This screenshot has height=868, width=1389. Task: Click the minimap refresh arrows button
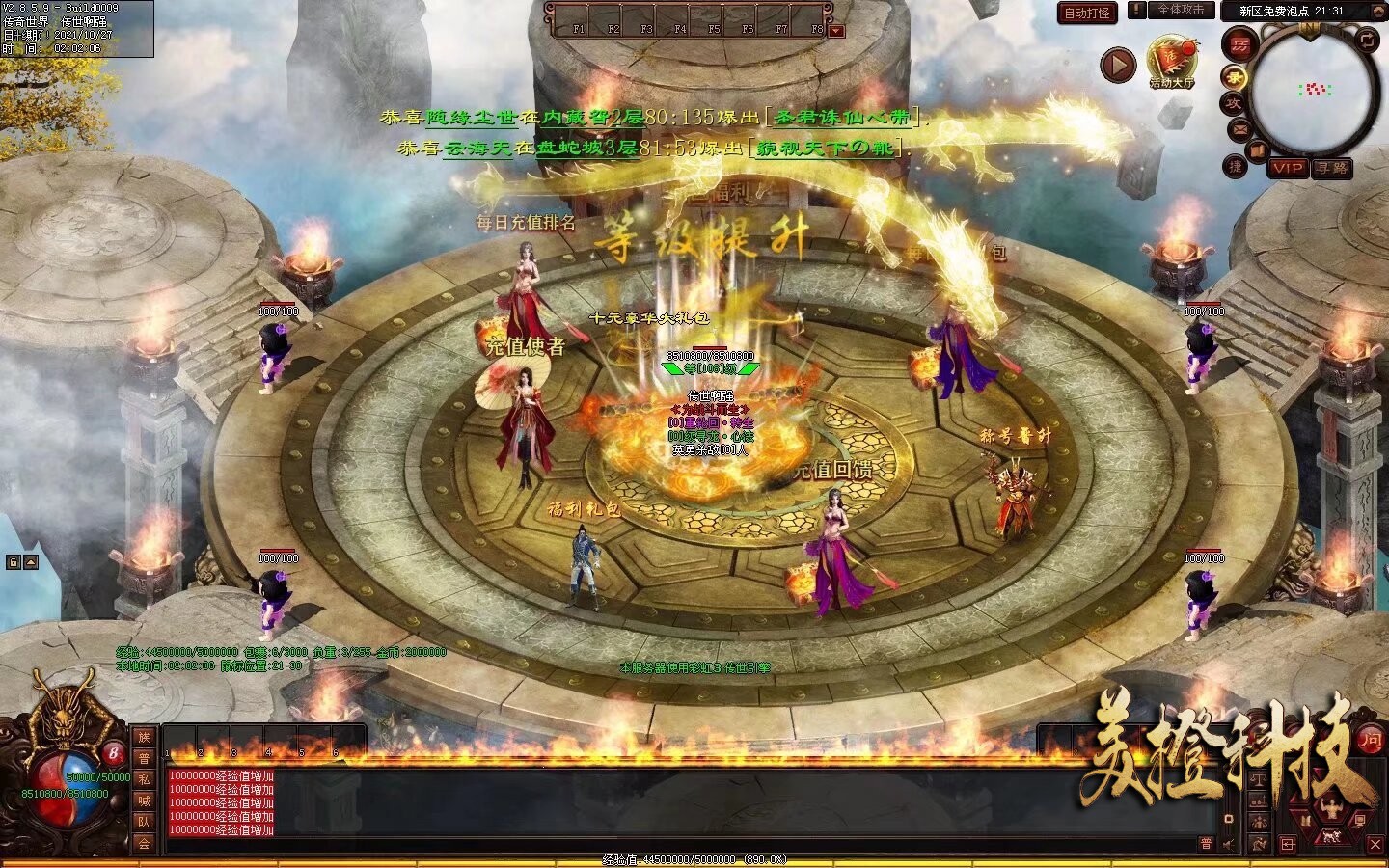pyautogui.click(x=1368, y=41)
